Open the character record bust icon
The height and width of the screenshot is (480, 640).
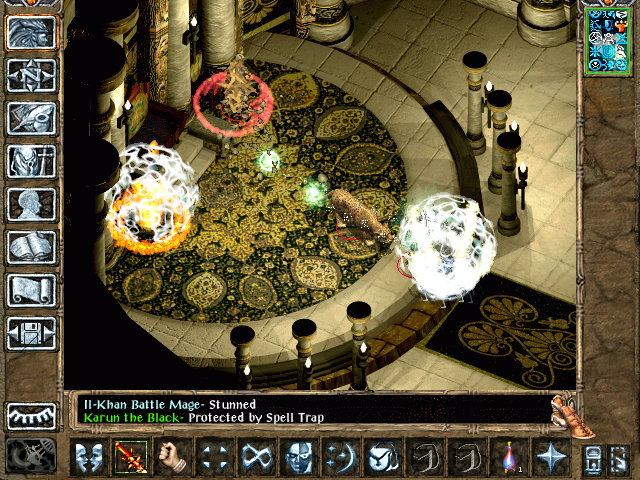(31, 204)
